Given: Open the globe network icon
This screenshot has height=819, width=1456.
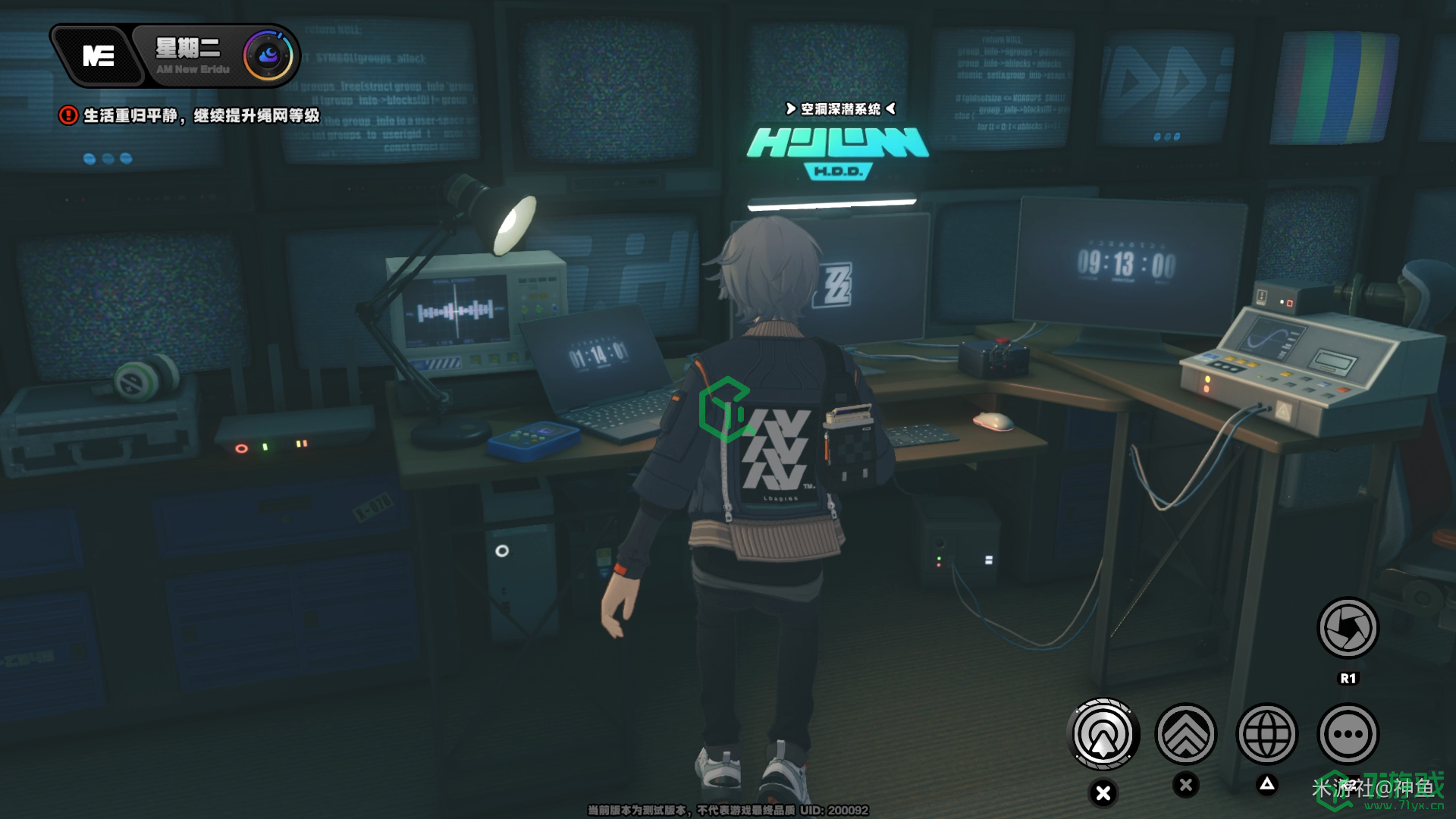Looking at the screenshot, I should coord(1266,734).
